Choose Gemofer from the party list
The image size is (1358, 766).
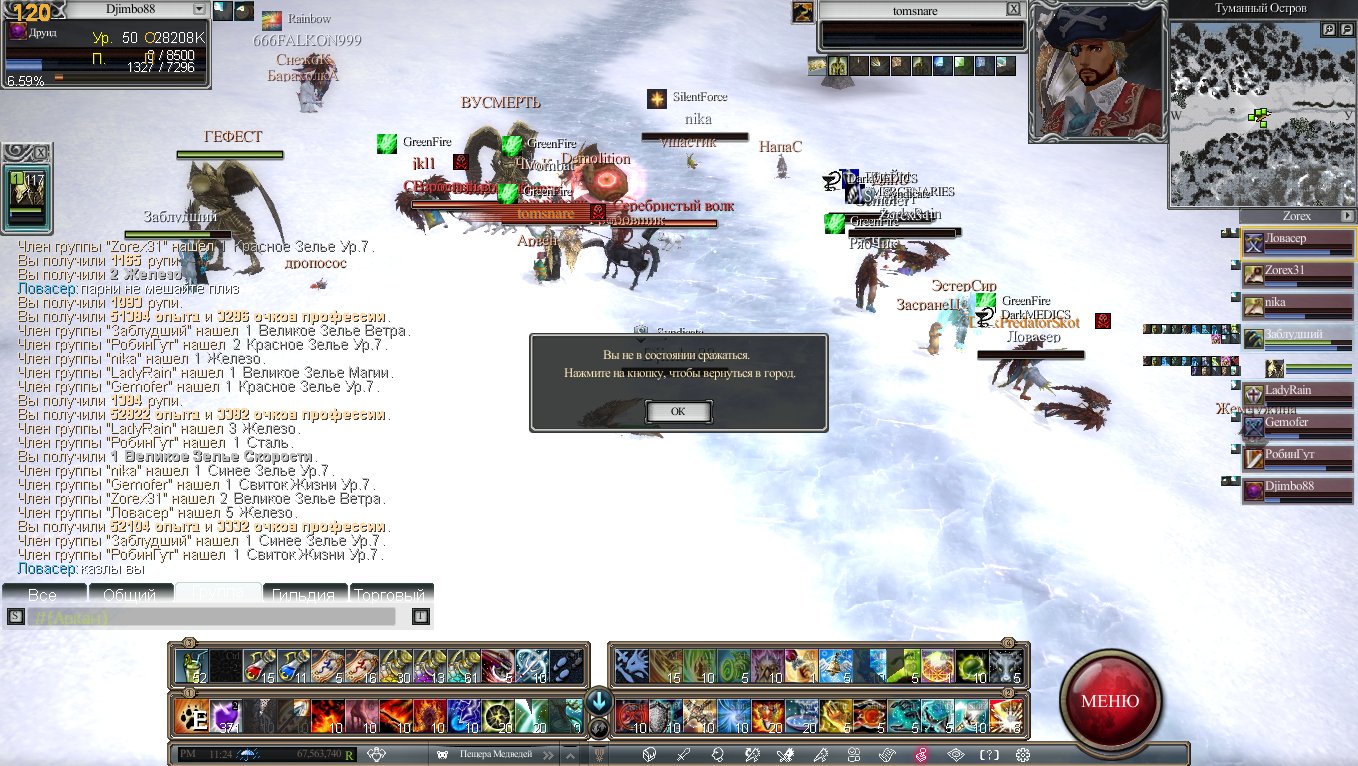pyautogui.click(x=1298, y=423)
